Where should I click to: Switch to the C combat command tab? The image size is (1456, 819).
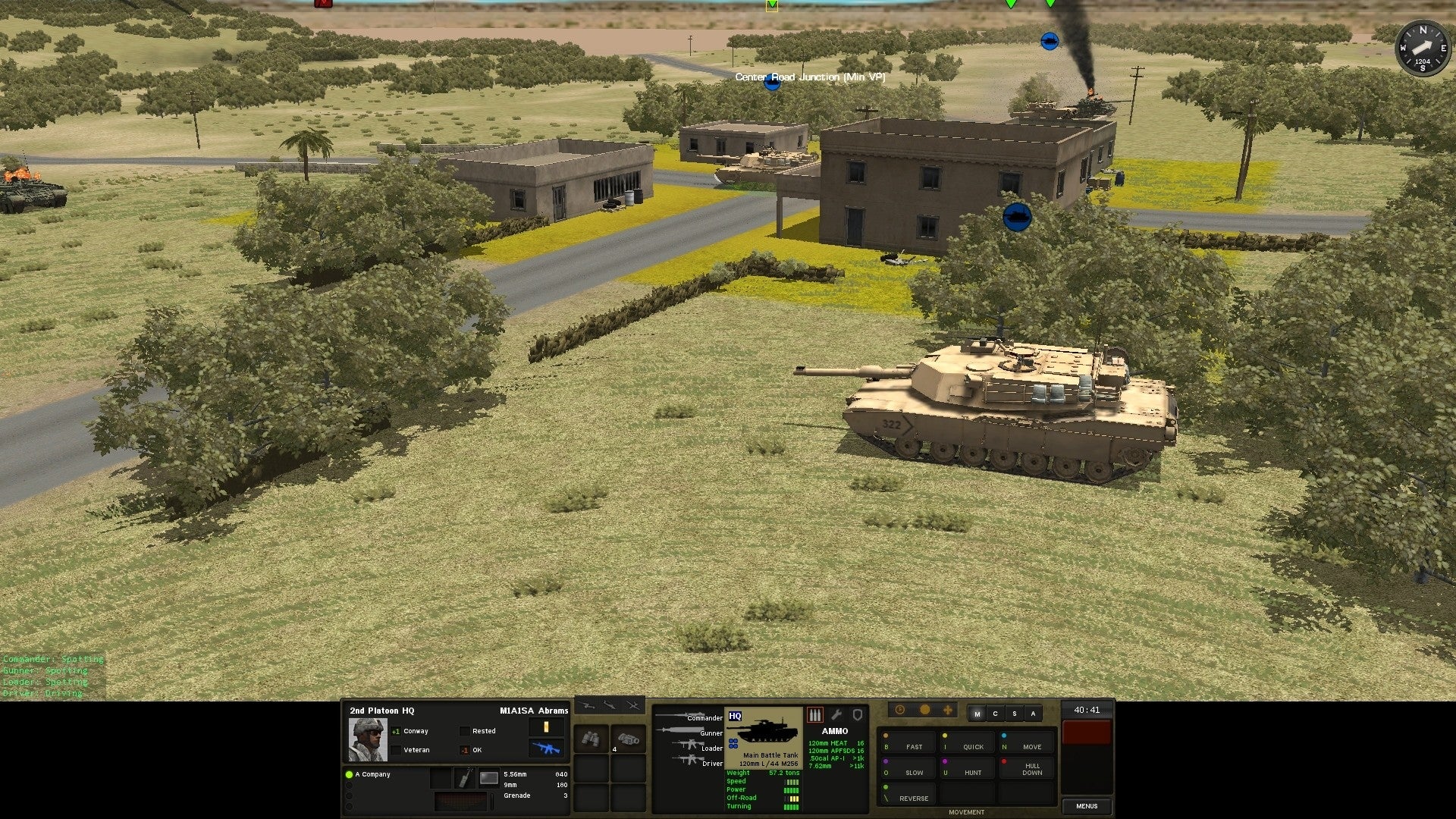pyautogui.click(x=996, y=714)
